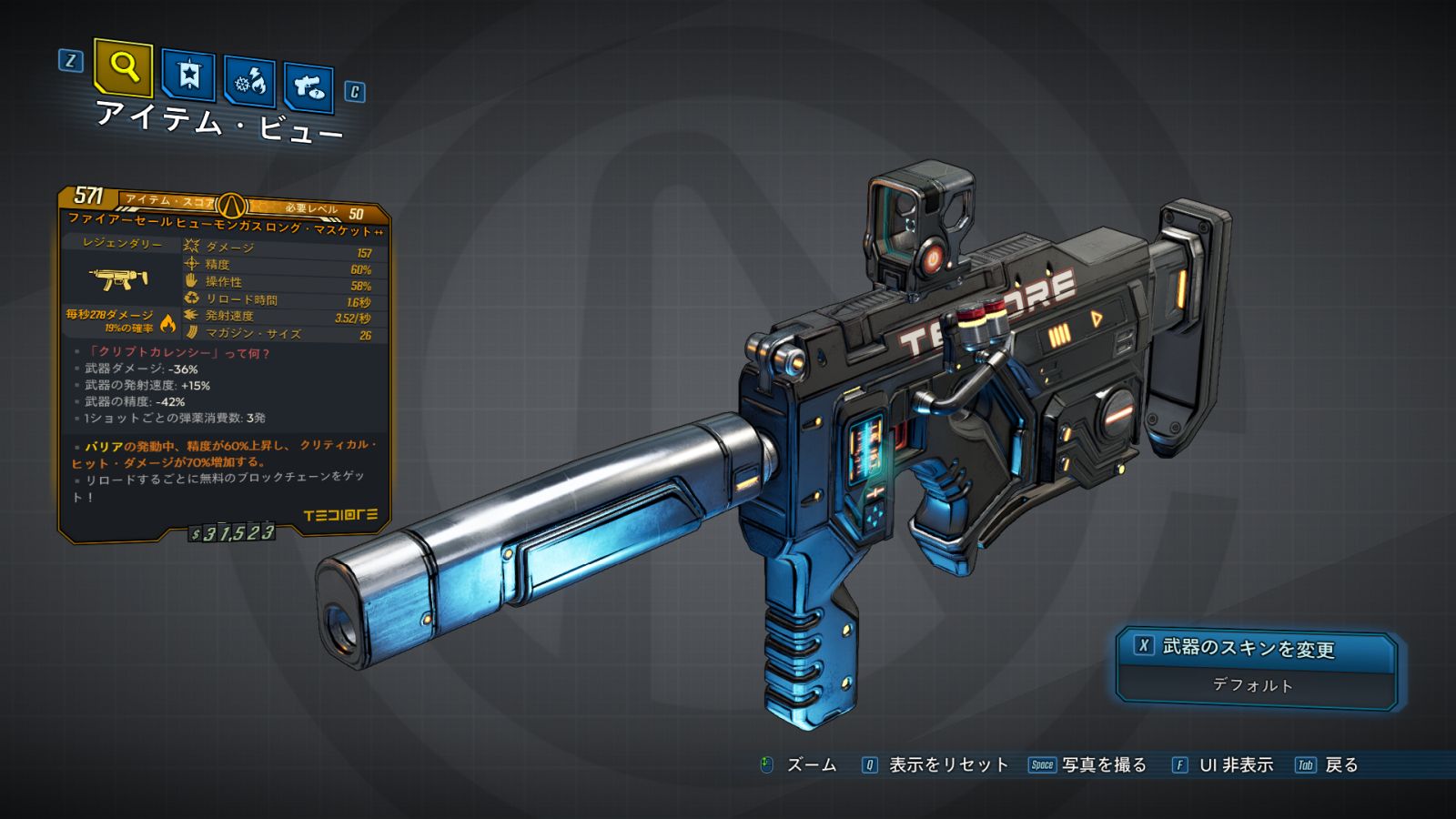Screen dimensions: 1456x819
Task: Switch to the gun with question mark tab
Action: (x=308, y=87)
